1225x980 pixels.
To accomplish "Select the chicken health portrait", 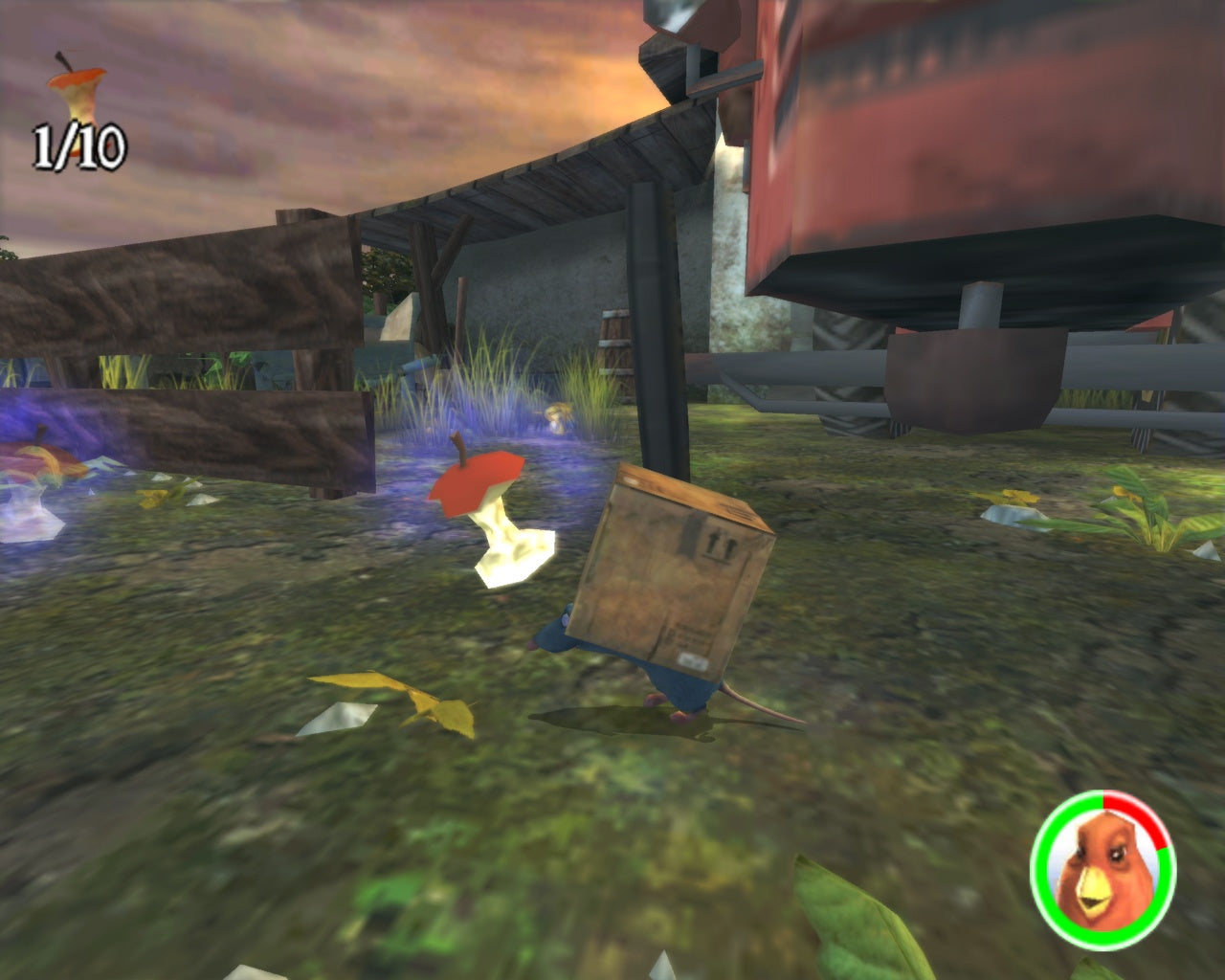I will [x=1107, y=873].
